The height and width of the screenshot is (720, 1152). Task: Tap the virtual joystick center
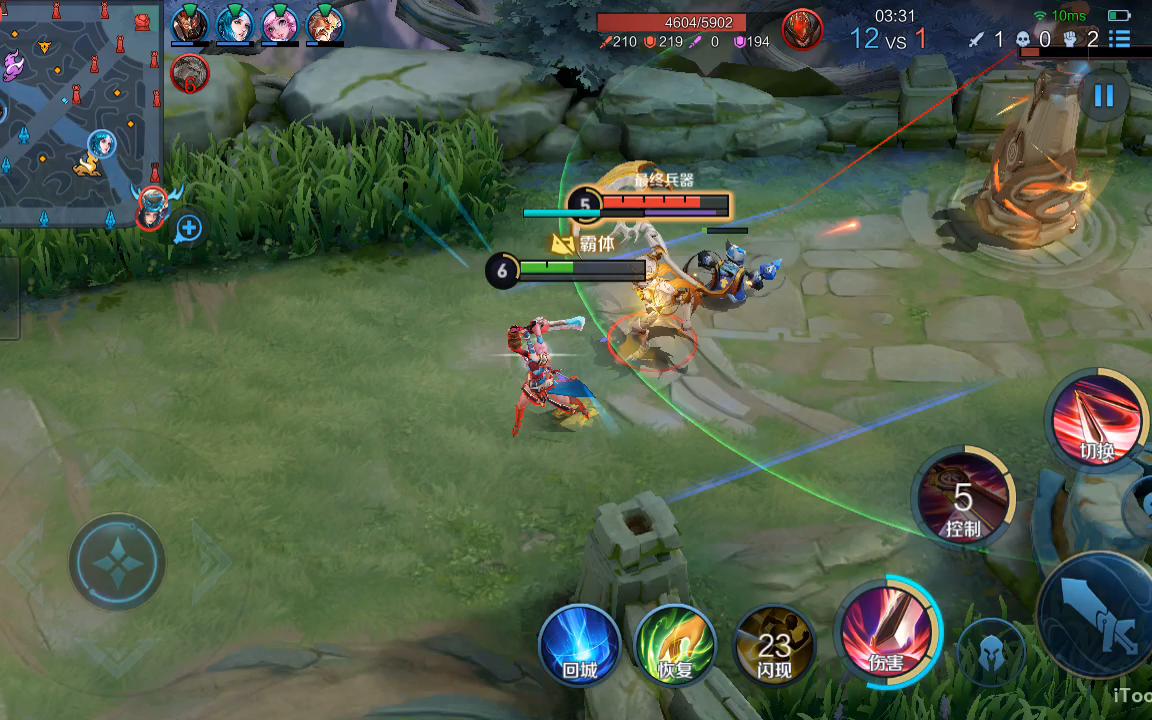[x=117, y=562]
